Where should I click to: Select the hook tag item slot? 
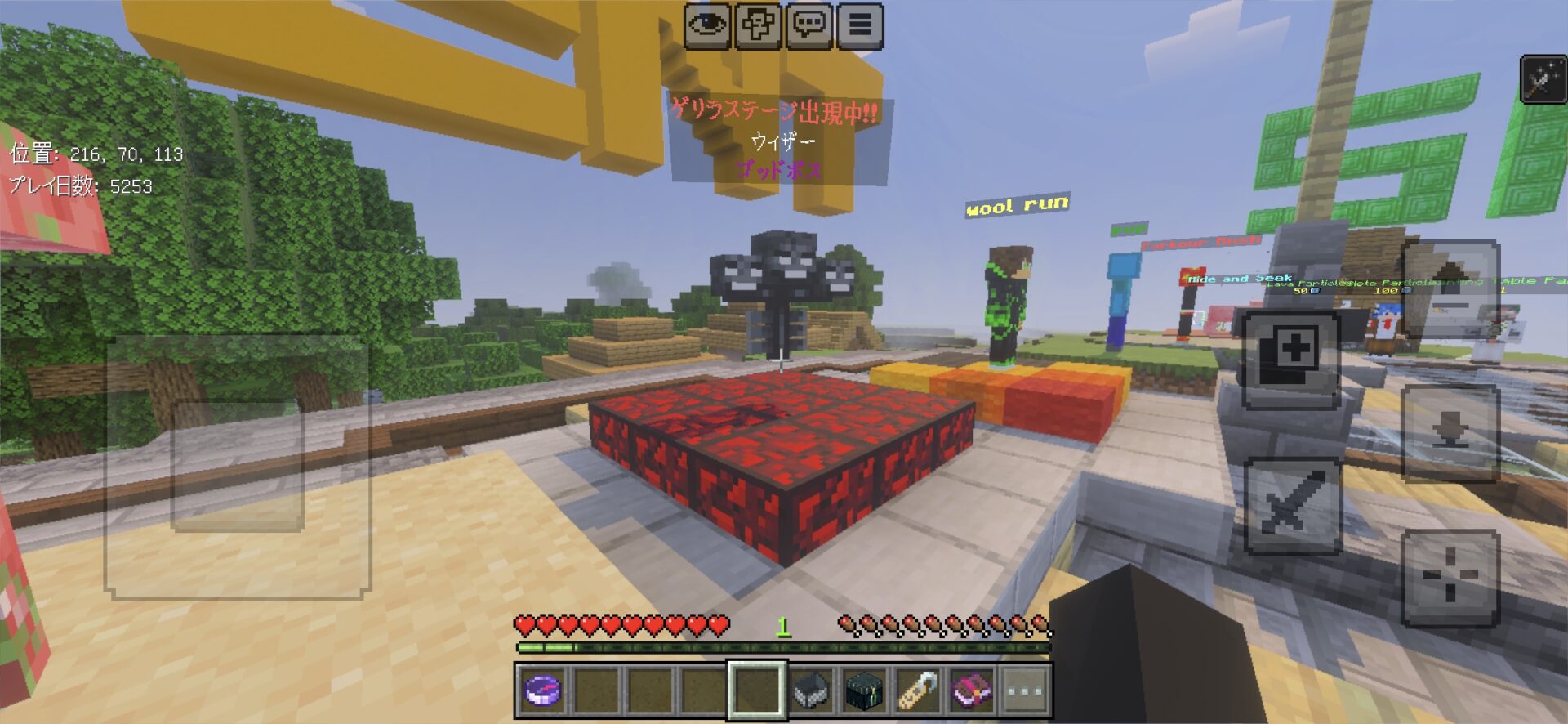click(917, 690)
